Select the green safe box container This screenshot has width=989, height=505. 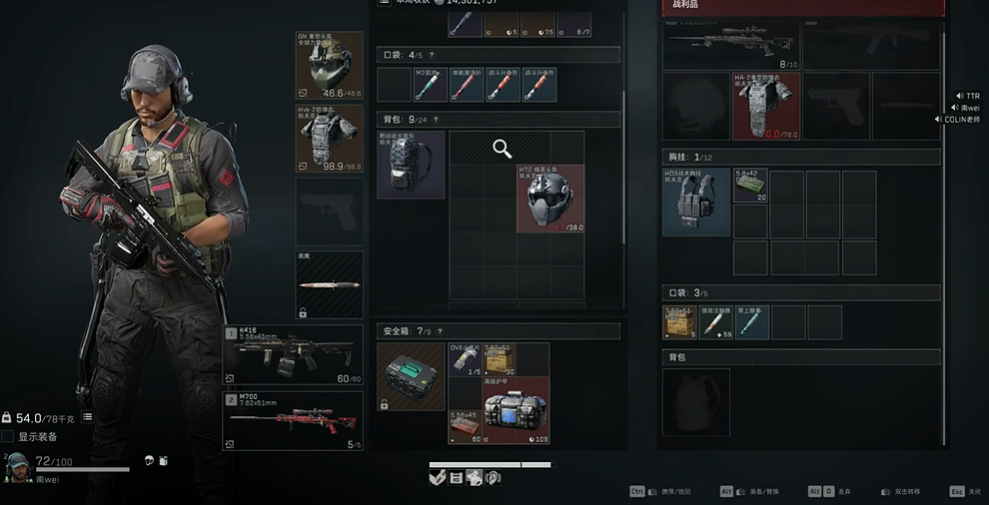coord(410,377)
